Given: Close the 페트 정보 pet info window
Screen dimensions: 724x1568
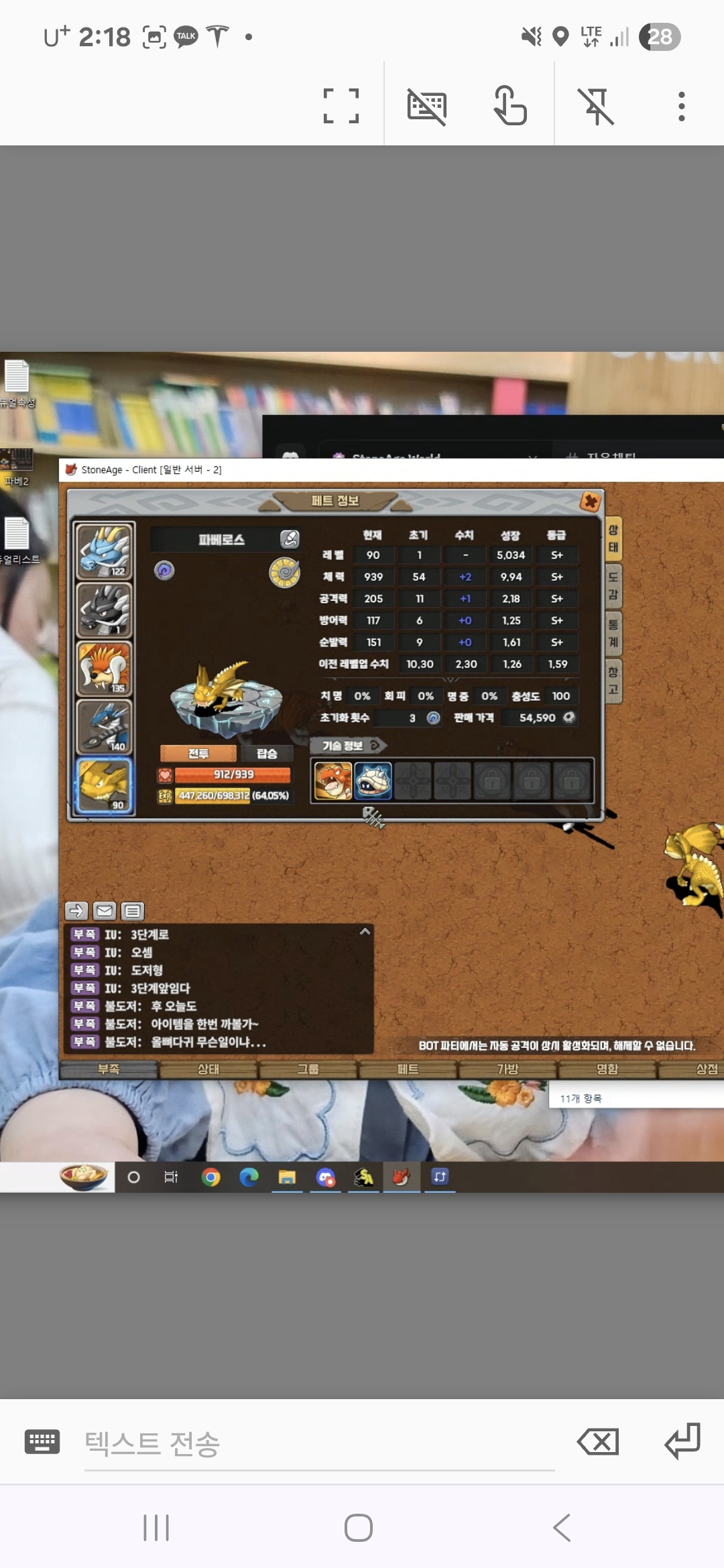Looking at the screenshot, I should tap(590, 501).
